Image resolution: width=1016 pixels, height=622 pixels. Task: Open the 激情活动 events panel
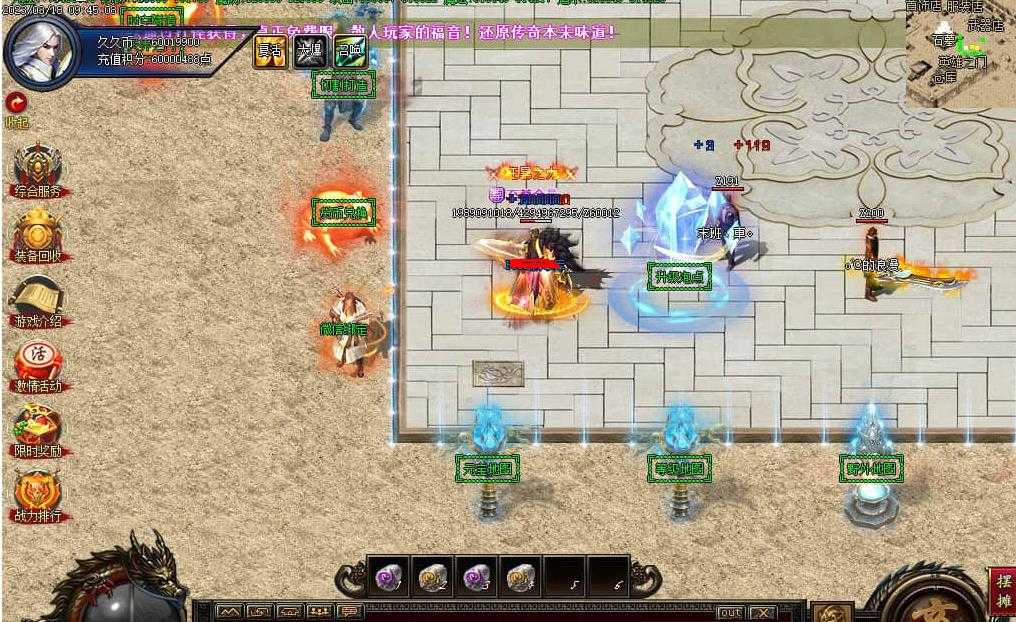[38, 365]
